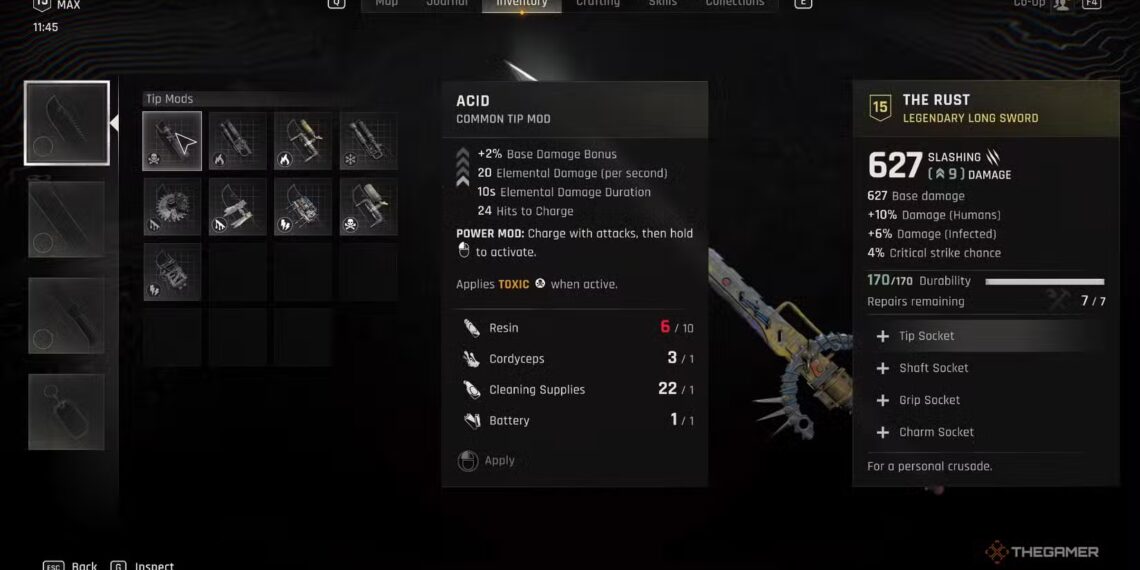
Task: Select the blade tip mod category slot
Action: click(x=67, y=124)
